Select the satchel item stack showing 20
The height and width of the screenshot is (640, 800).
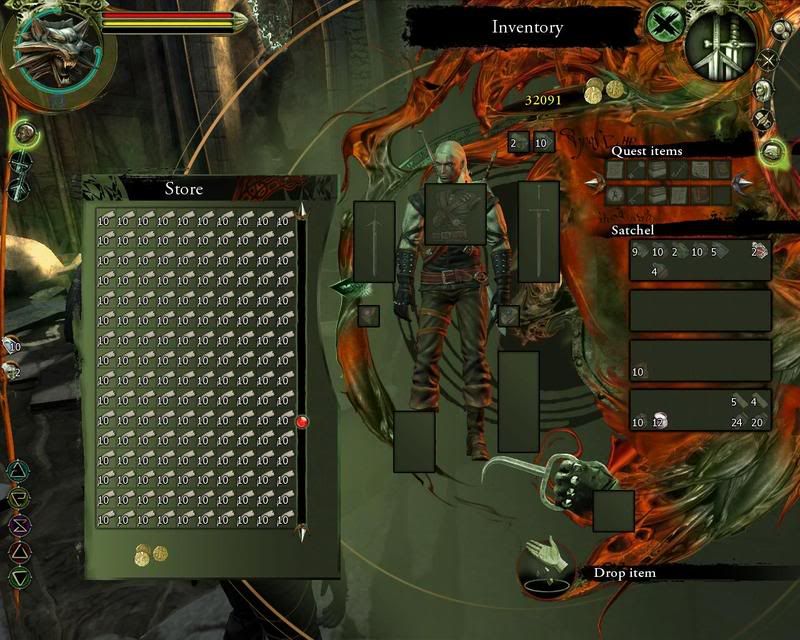760,421
